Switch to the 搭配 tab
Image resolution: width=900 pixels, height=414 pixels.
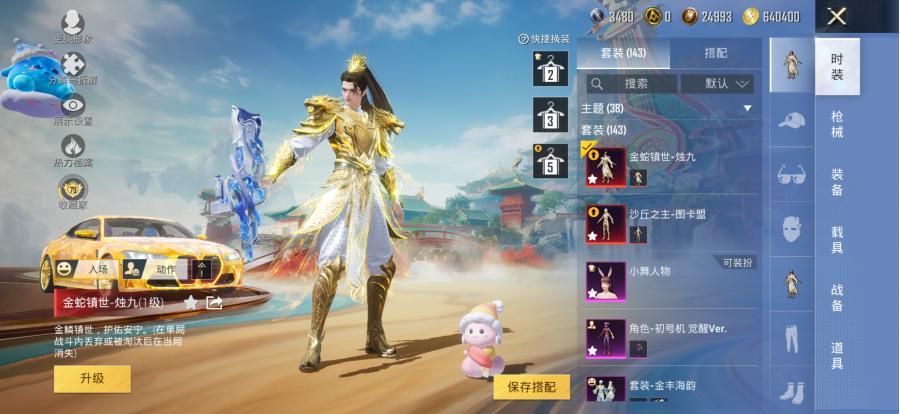[715, 53]
